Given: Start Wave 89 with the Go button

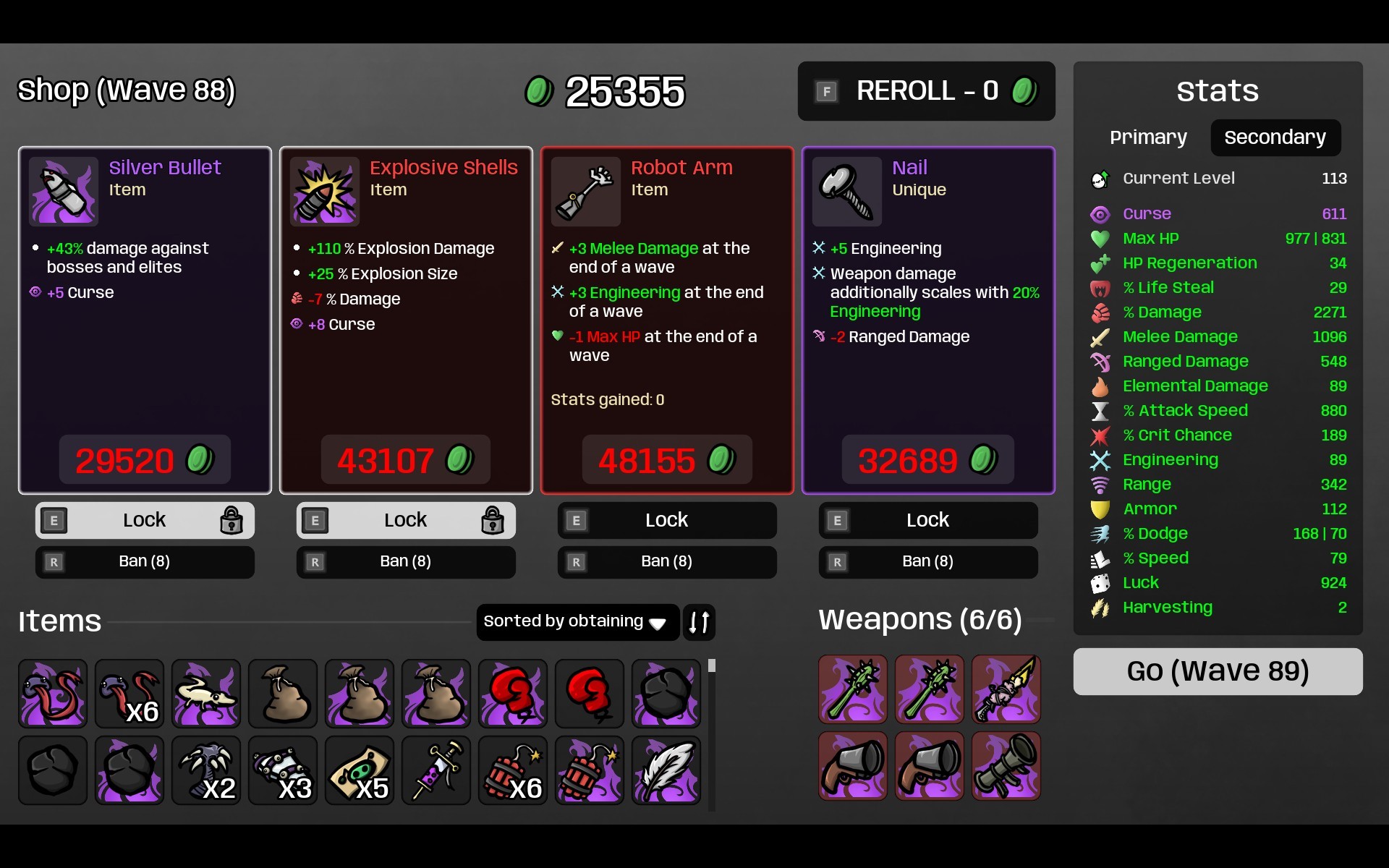Looking at the screenshot, I should [1217, 671].
